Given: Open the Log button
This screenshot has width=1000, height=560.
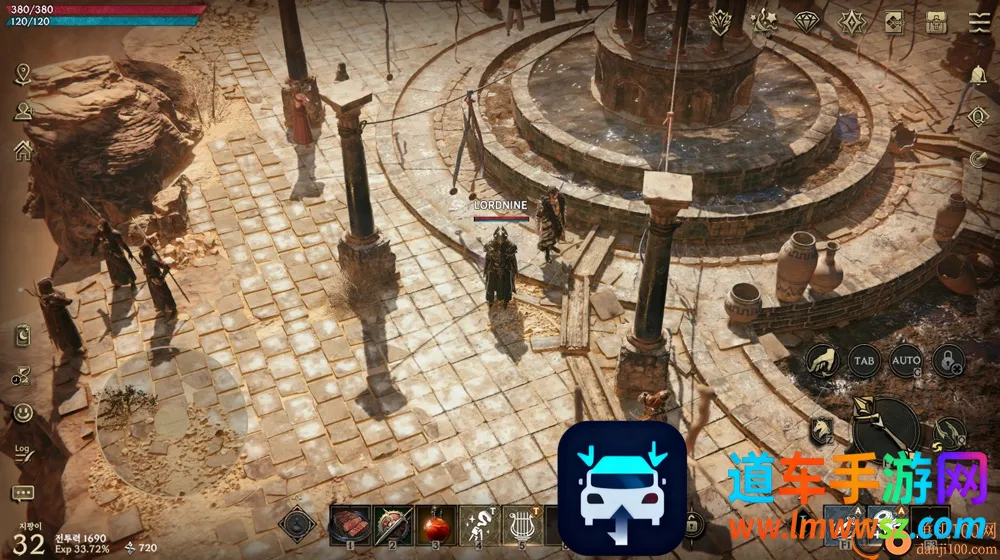Looking at the screenshot, I should click(23, 453).
